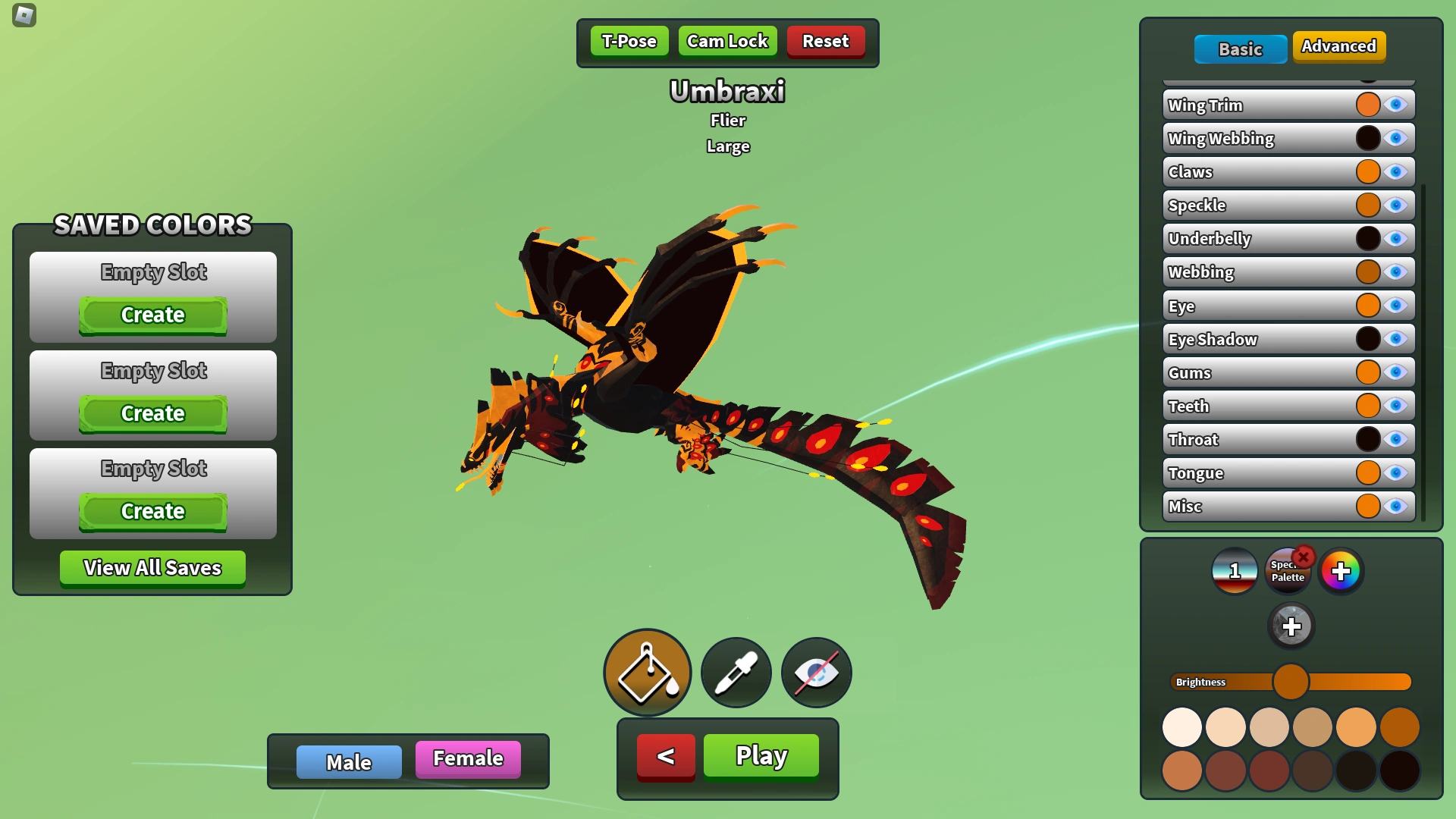The image size is (1456, 819).
Task: Toggle Wing Trim visibility eye
Action: [1395, 105]
